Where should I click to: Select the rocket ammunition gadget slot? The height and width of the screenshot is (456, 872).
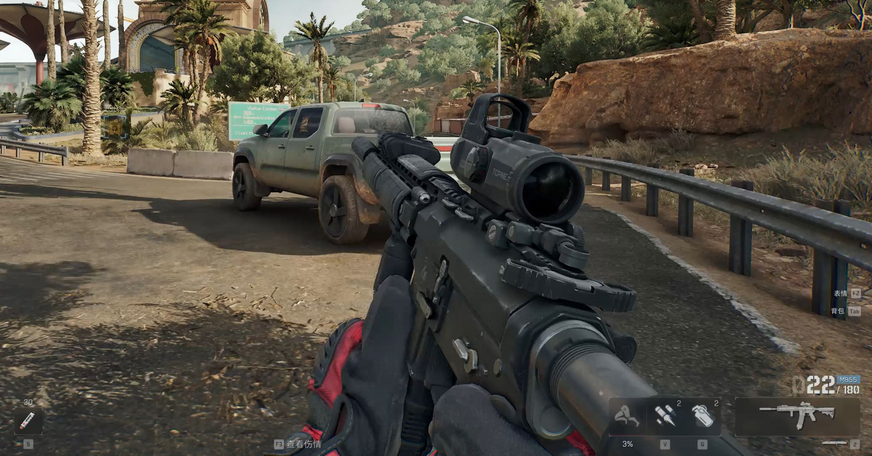[x=664, y=415]
